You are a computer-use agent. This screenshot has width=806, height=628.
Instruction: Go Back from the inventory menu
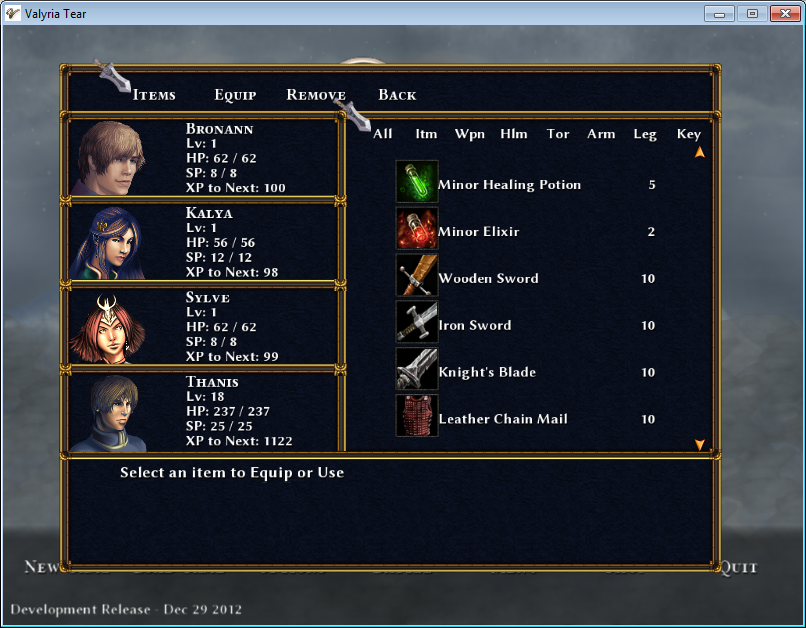[397, 95]
